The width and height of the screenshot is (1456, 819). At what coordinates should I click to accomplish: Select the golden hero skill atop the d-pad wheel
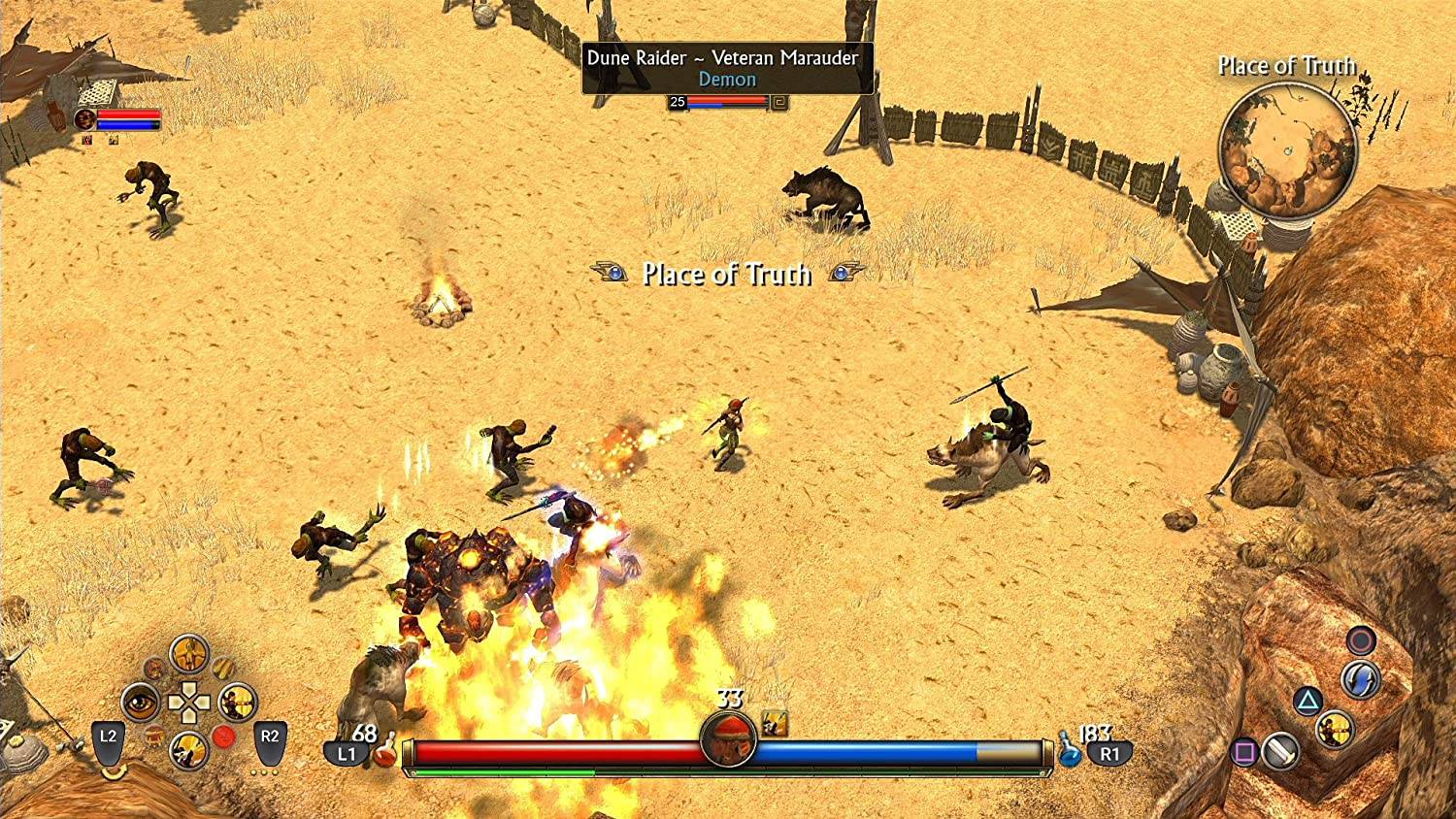(x=189, y=653)
